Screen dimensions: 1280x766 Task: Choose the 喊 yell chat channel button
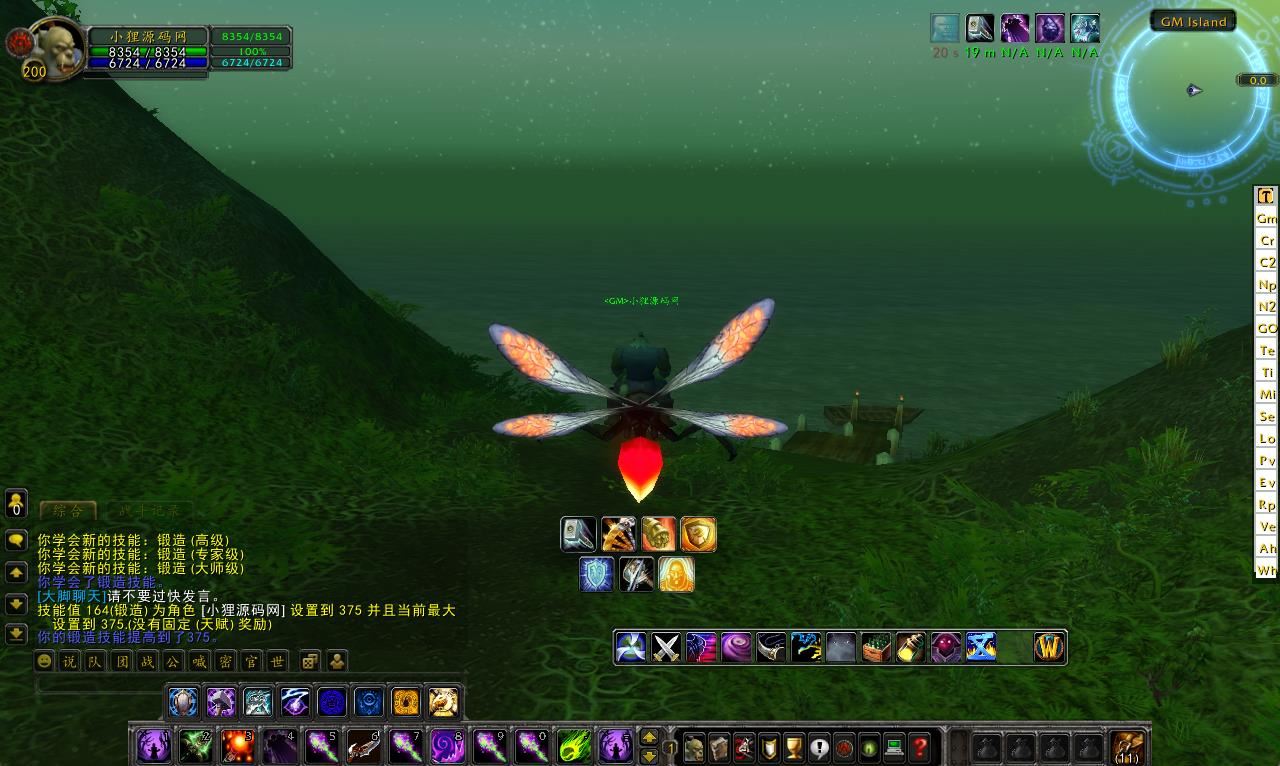(x=199, y=661)
